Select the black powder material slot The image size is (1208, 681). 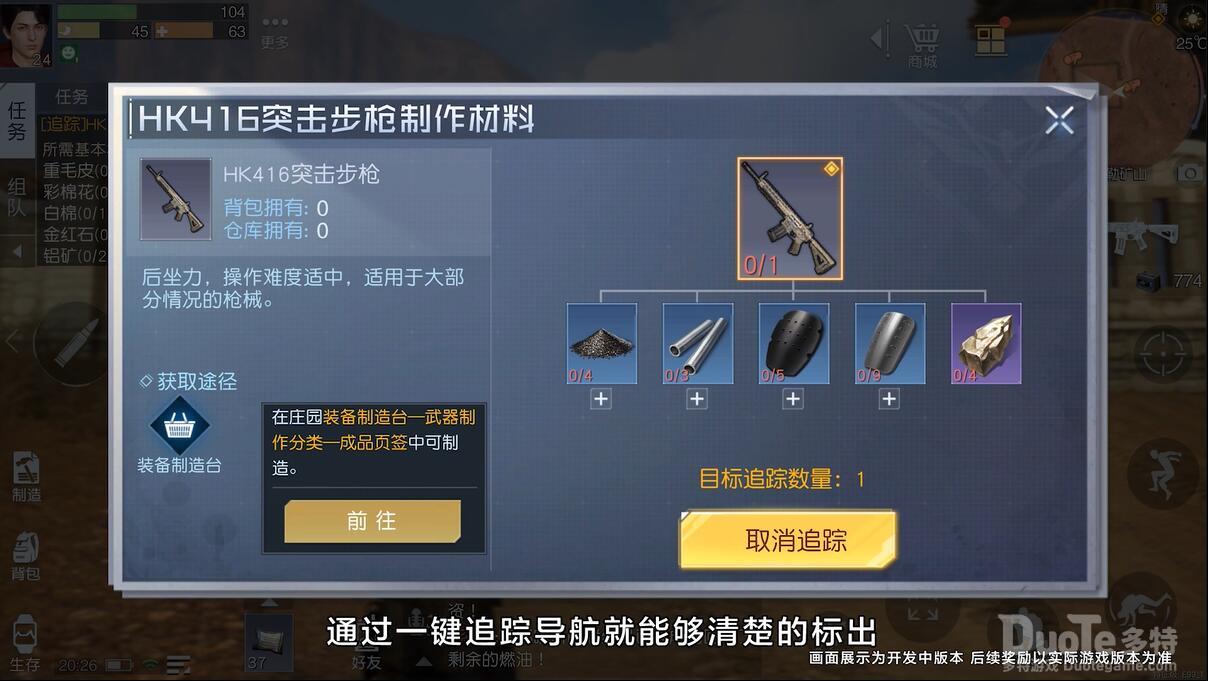pyautogui.click(x=602, y=344)
